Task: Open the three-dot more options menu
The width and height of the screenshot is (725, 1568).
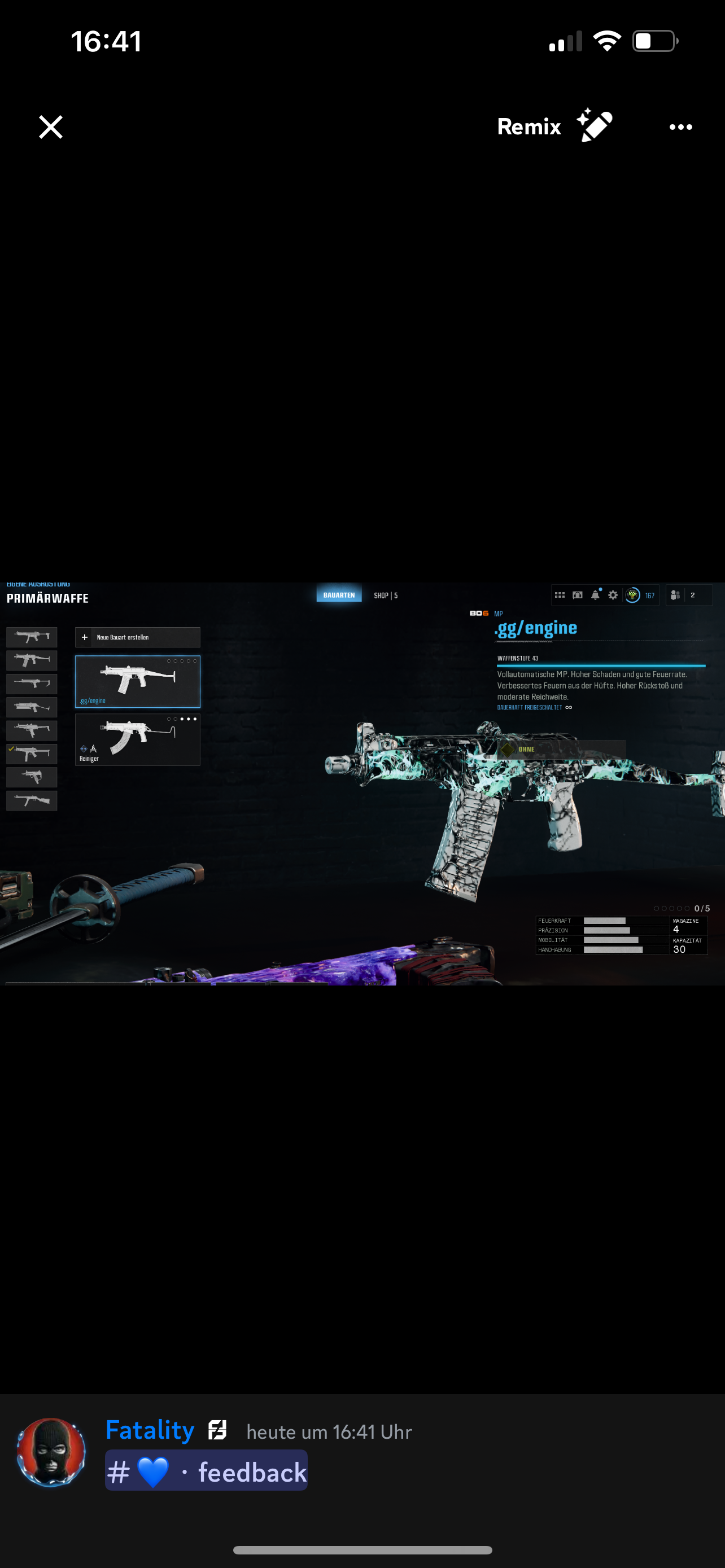Action: [680, 126]
